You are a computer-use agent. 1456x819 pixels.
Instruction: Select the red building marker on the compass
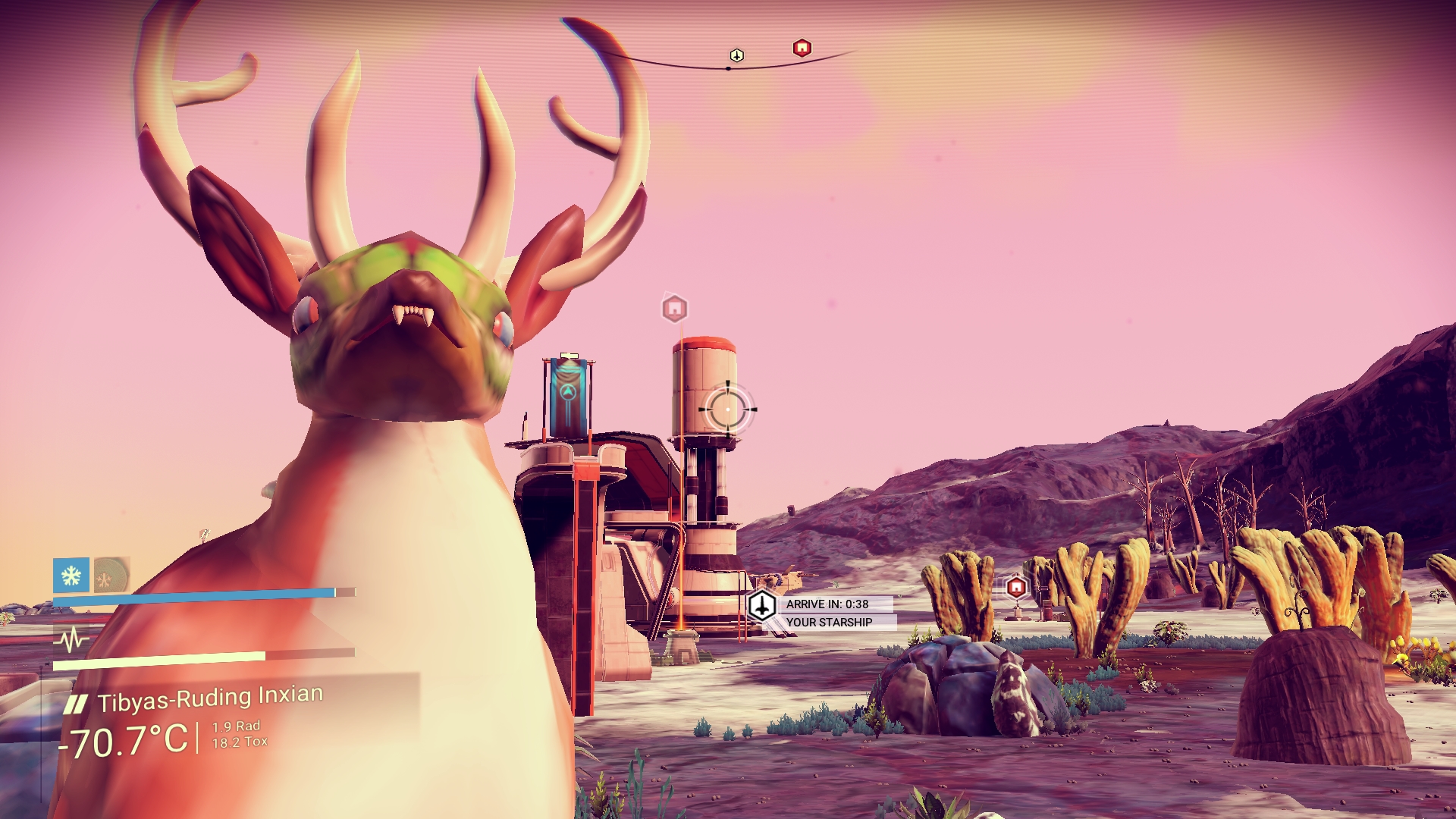802,49
